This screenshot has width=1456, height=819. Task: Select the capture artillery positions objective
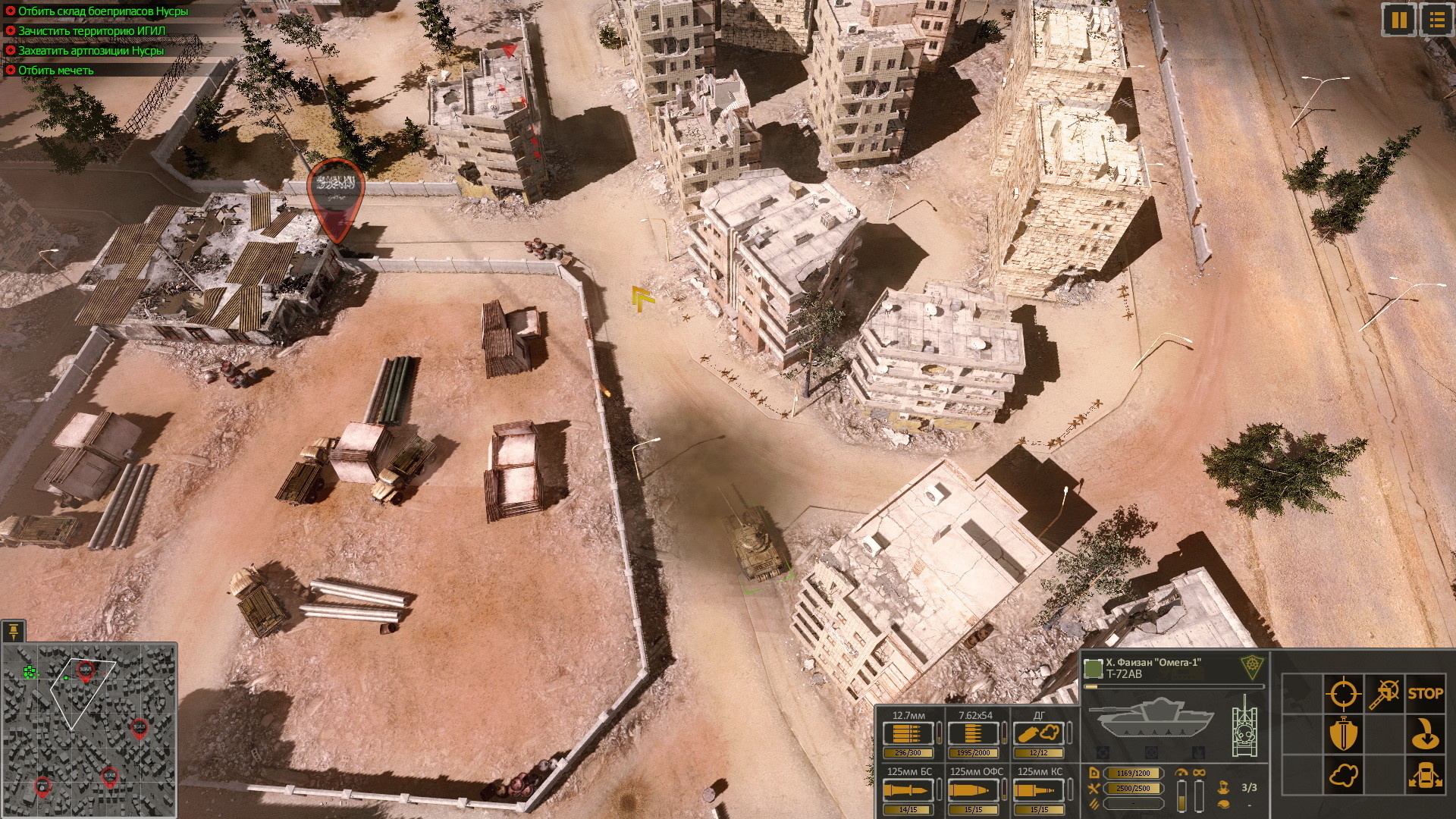pos(90,51)
